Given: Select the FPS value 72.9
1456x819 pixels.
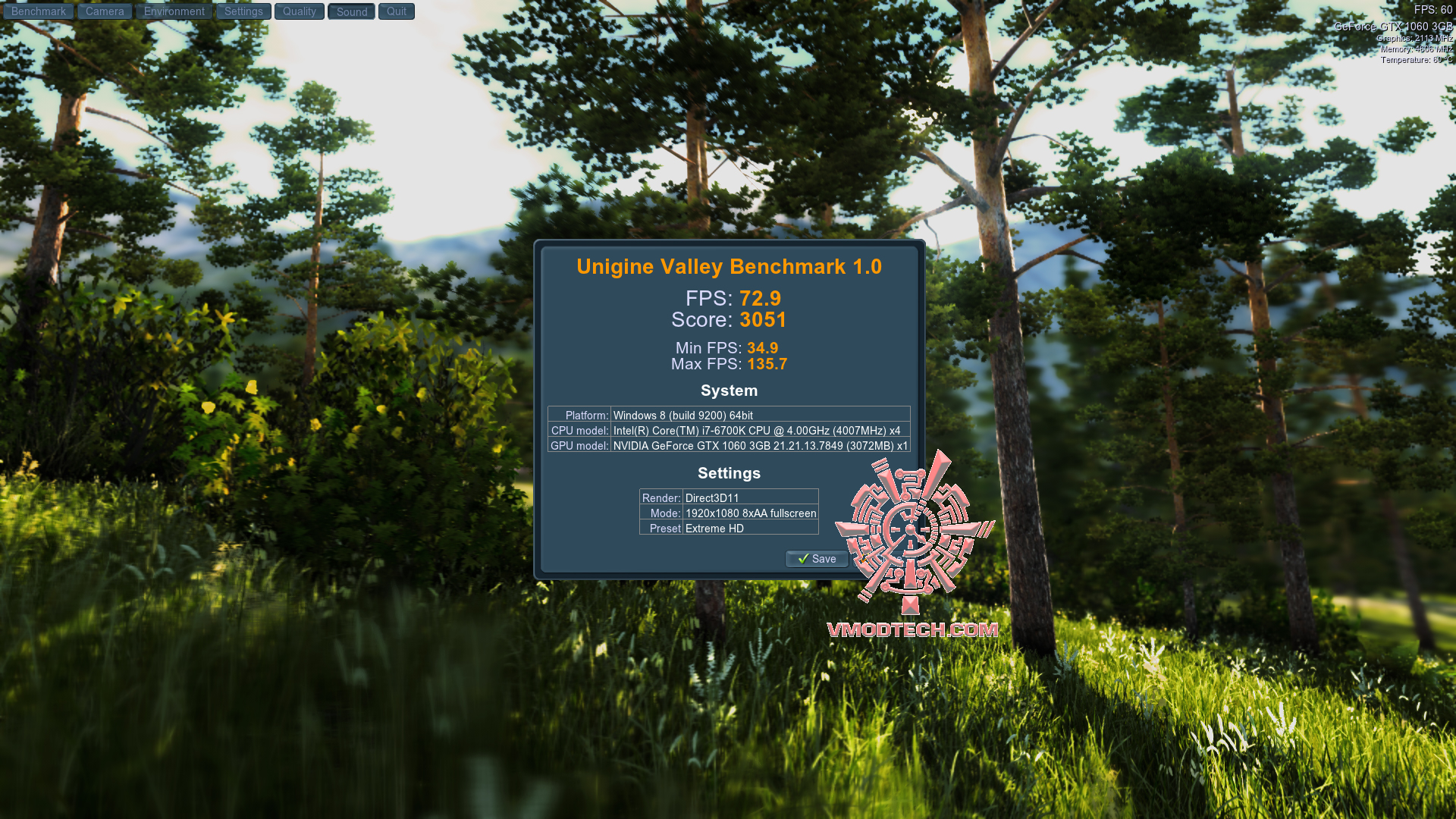Looking at the screenshot, I should (761, 299).
